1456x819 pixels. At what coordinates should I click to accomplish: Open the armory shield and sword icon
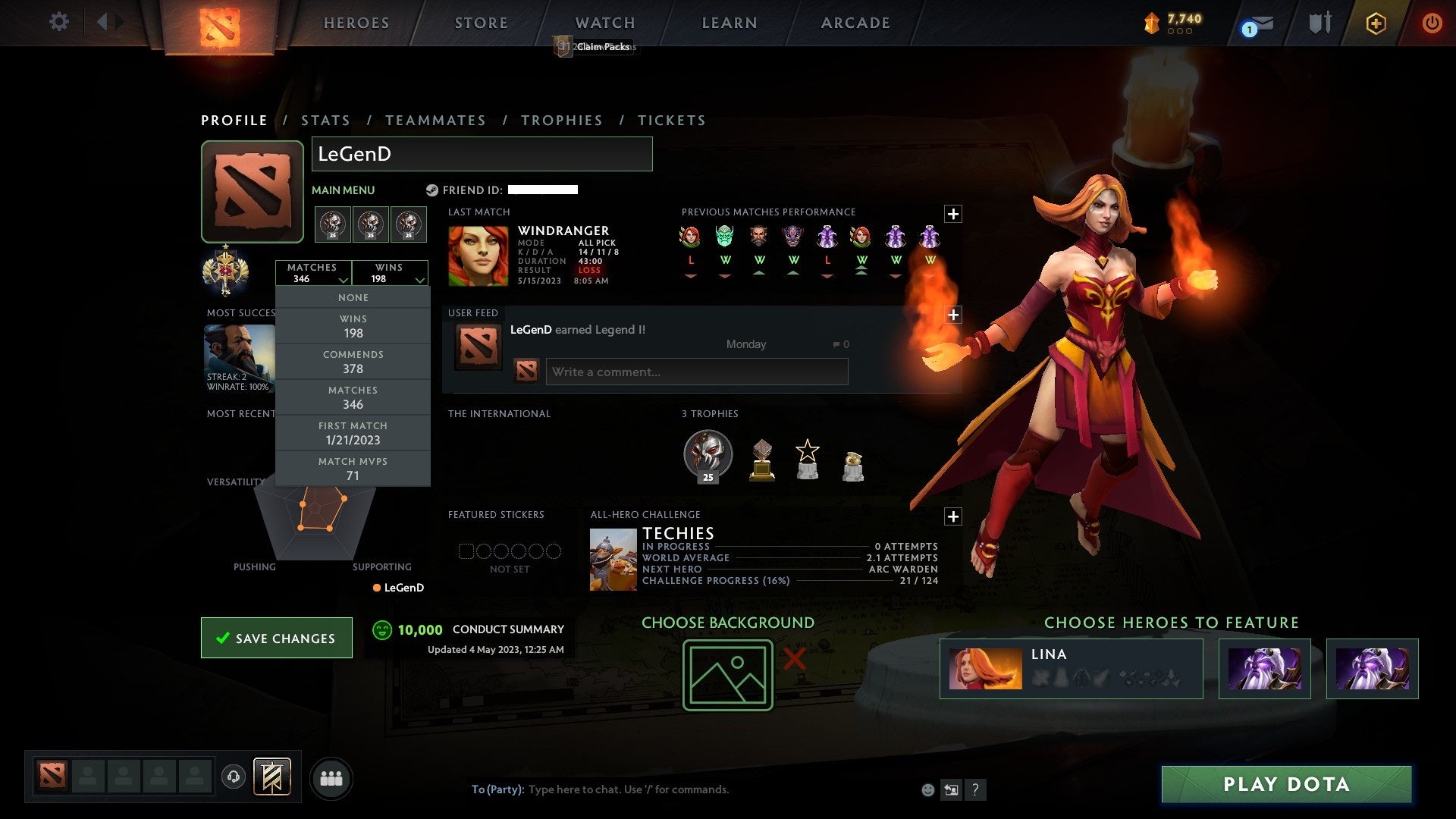point(1319,23)
